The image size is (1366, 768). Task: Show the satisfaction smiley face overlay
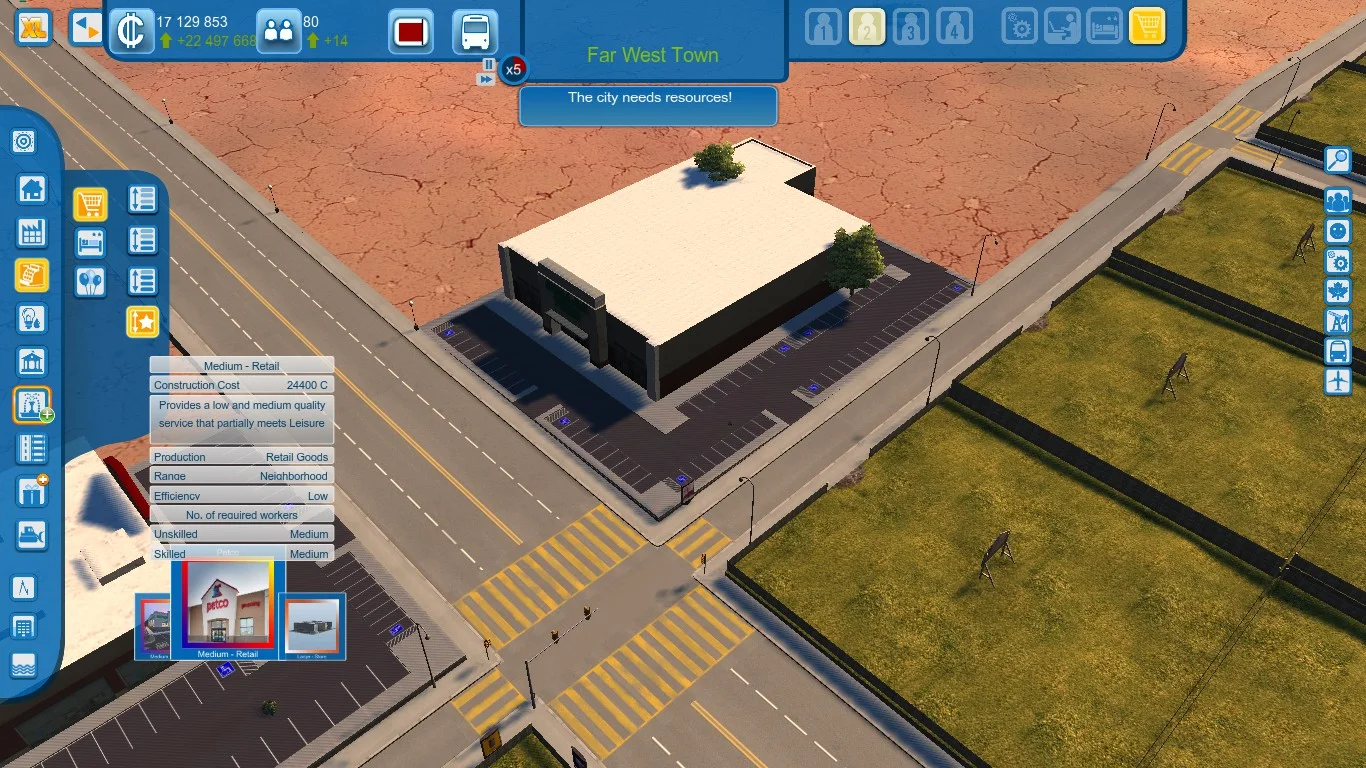click(x=1338, y=231)
